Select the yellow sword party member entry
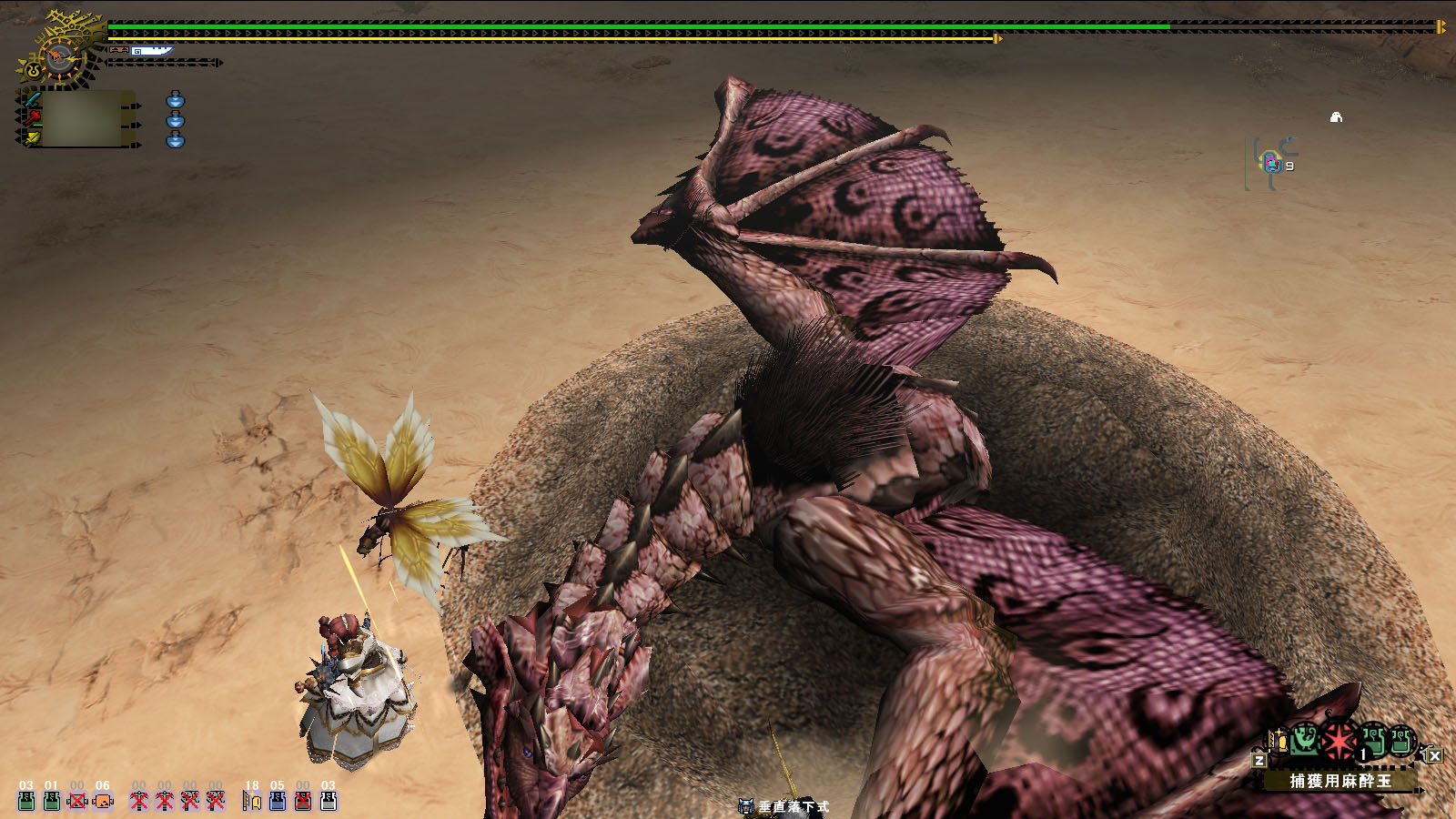 point(33,138)
